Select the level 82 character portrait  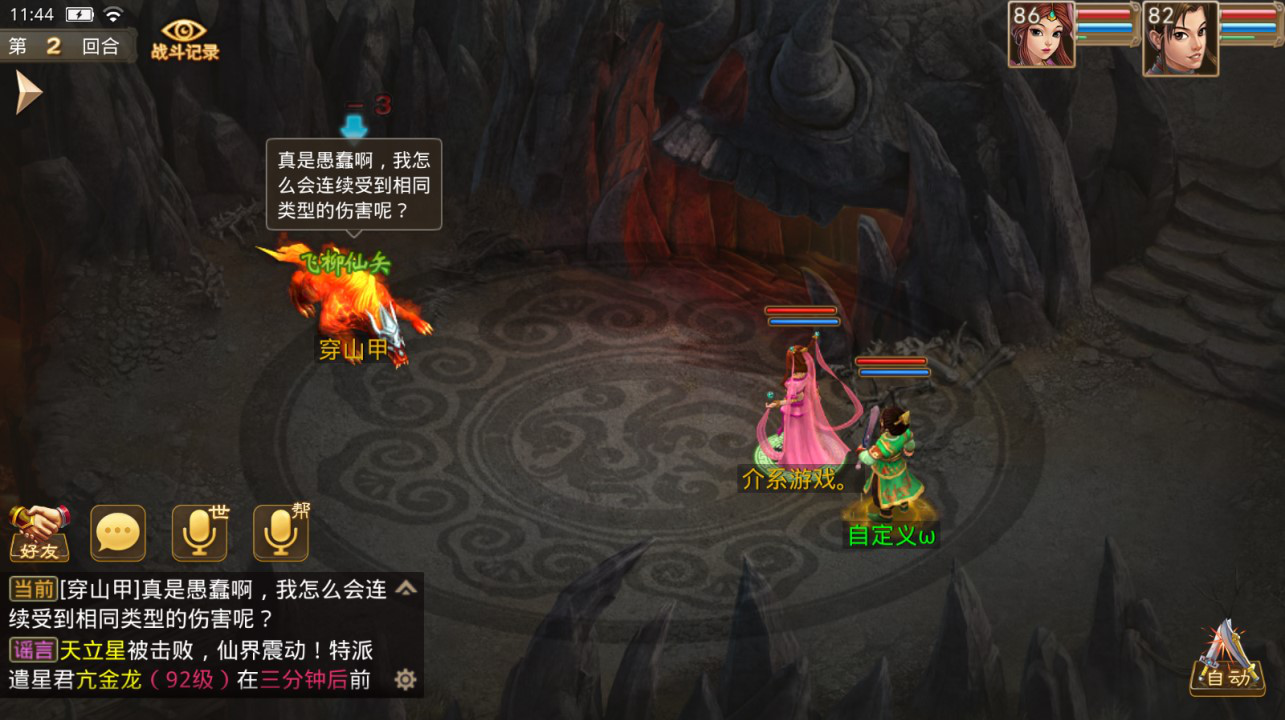coord(1180,38)
